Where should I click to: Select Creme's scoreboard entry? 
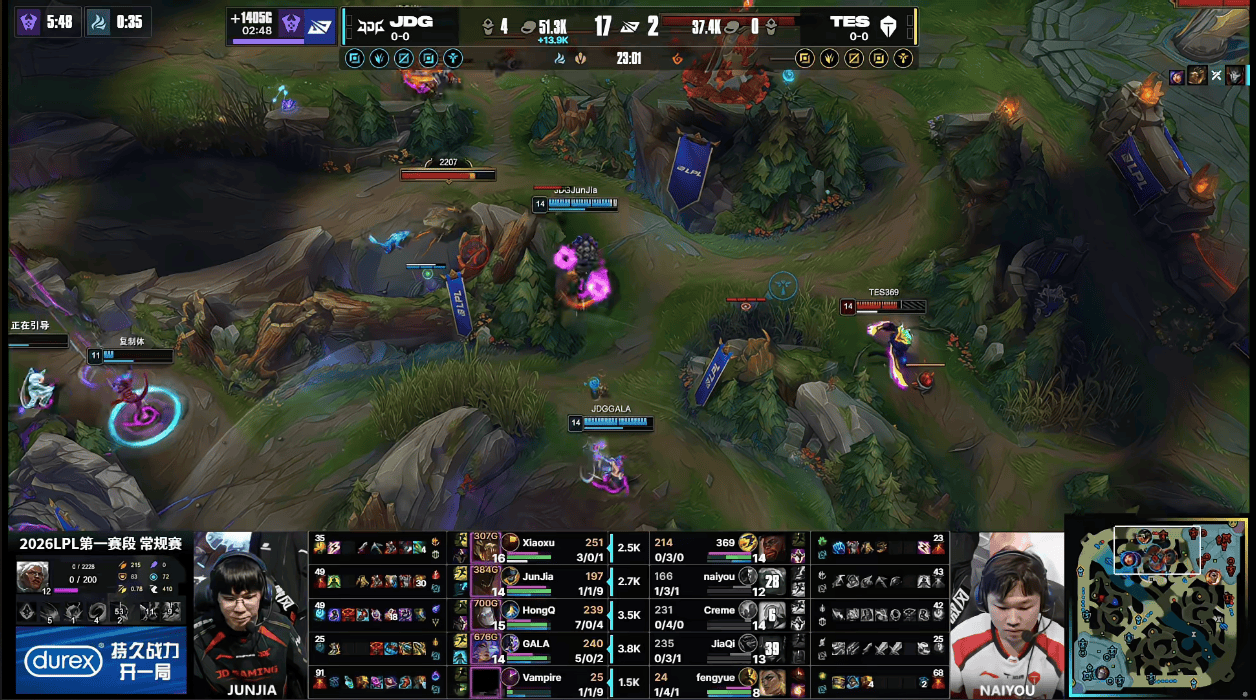pyautogui.click(x=718, y=615)
